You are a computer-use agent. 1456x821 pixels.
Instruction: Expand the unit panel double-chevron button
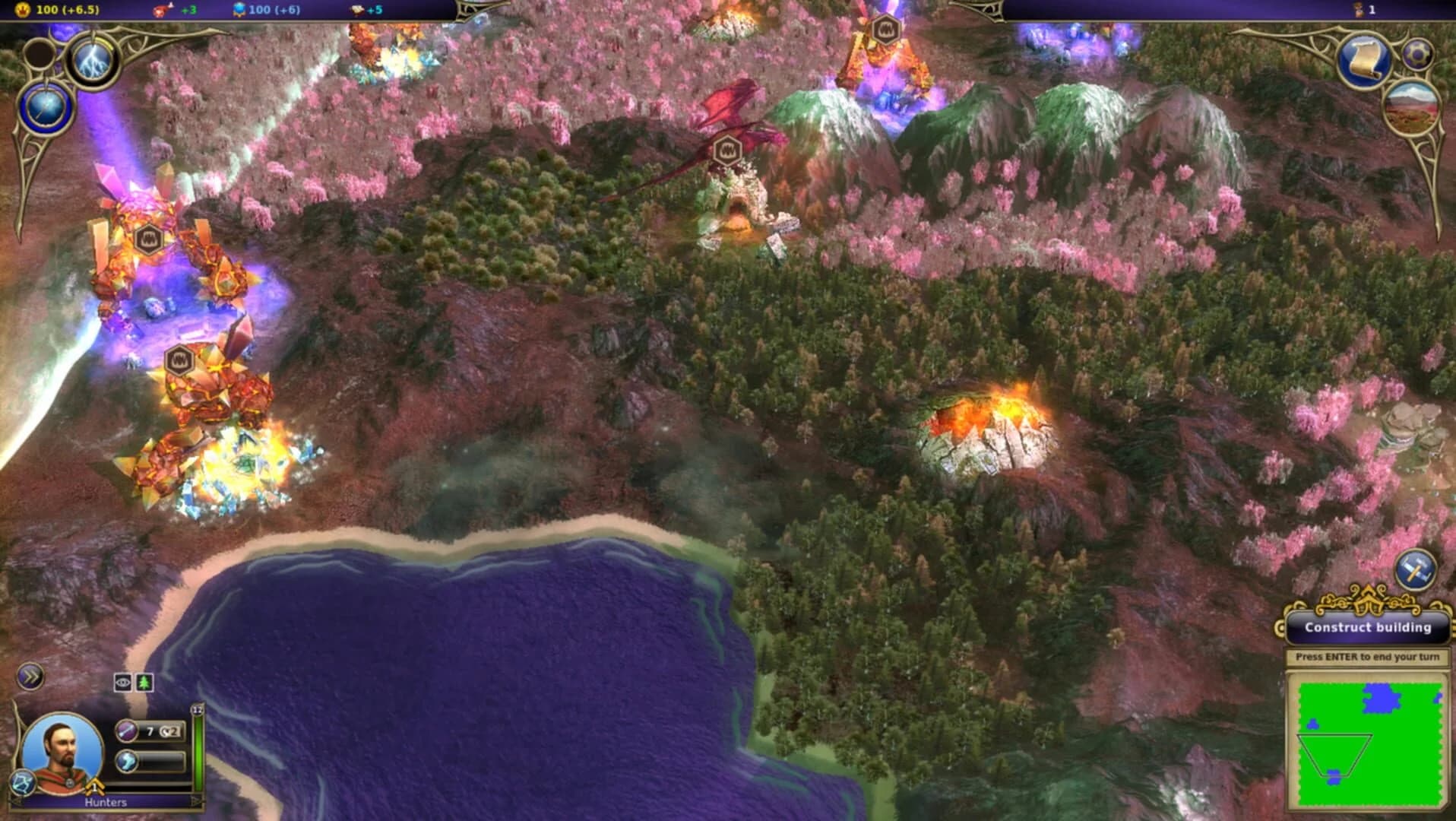pyautogui.click(x=30, y=677)
